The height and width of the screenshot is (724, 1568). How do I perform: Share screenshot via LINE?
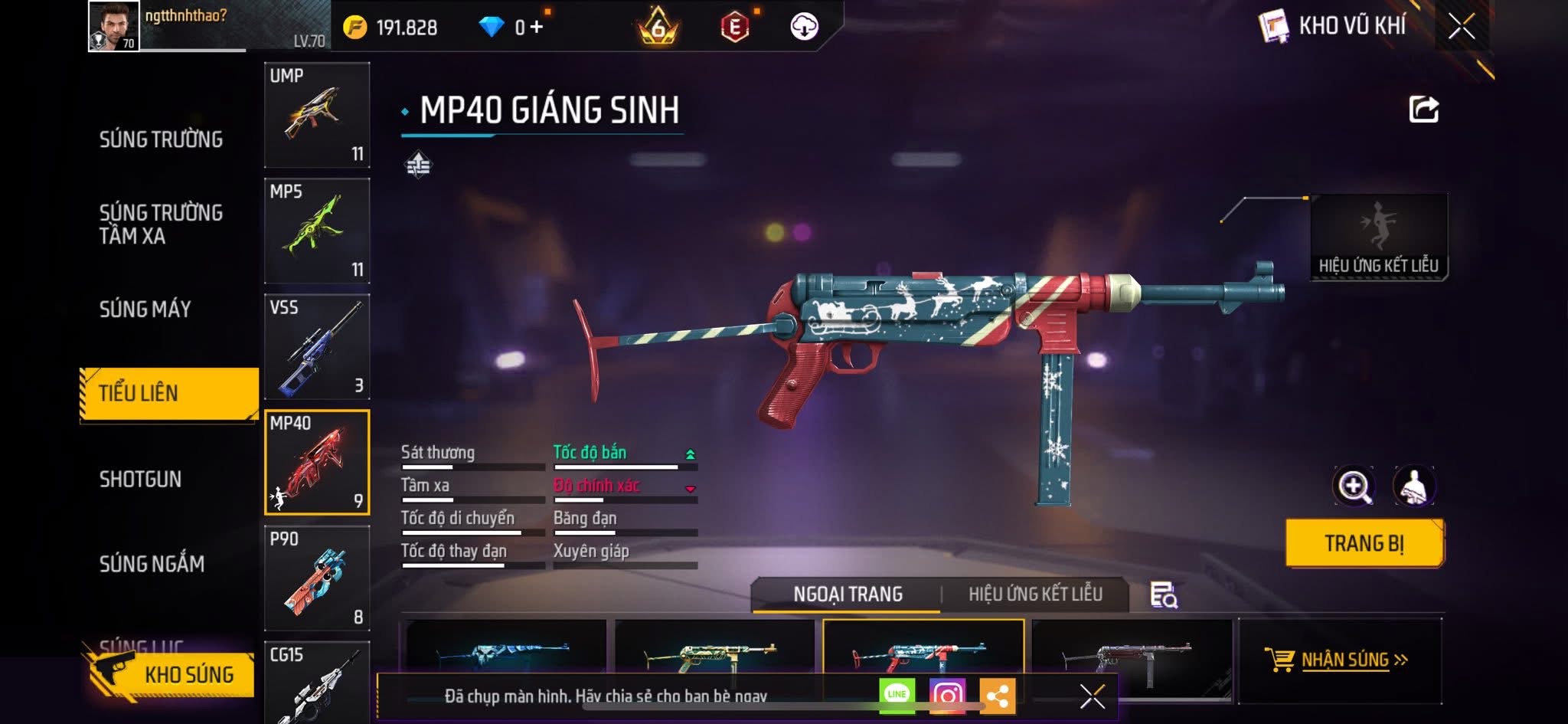point(897,696)
